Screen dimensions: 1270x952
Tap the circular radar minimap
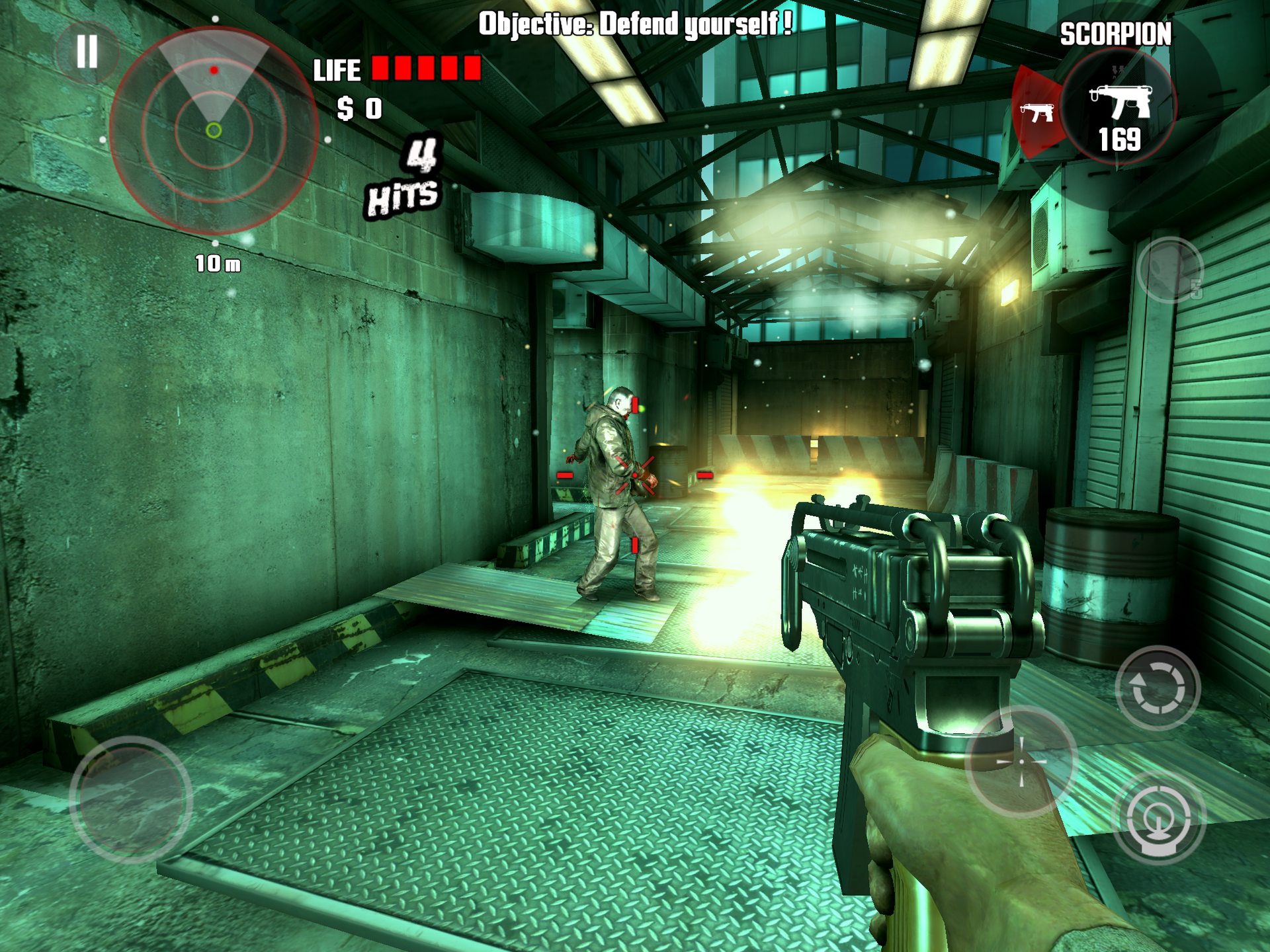(x=213, y=130)
